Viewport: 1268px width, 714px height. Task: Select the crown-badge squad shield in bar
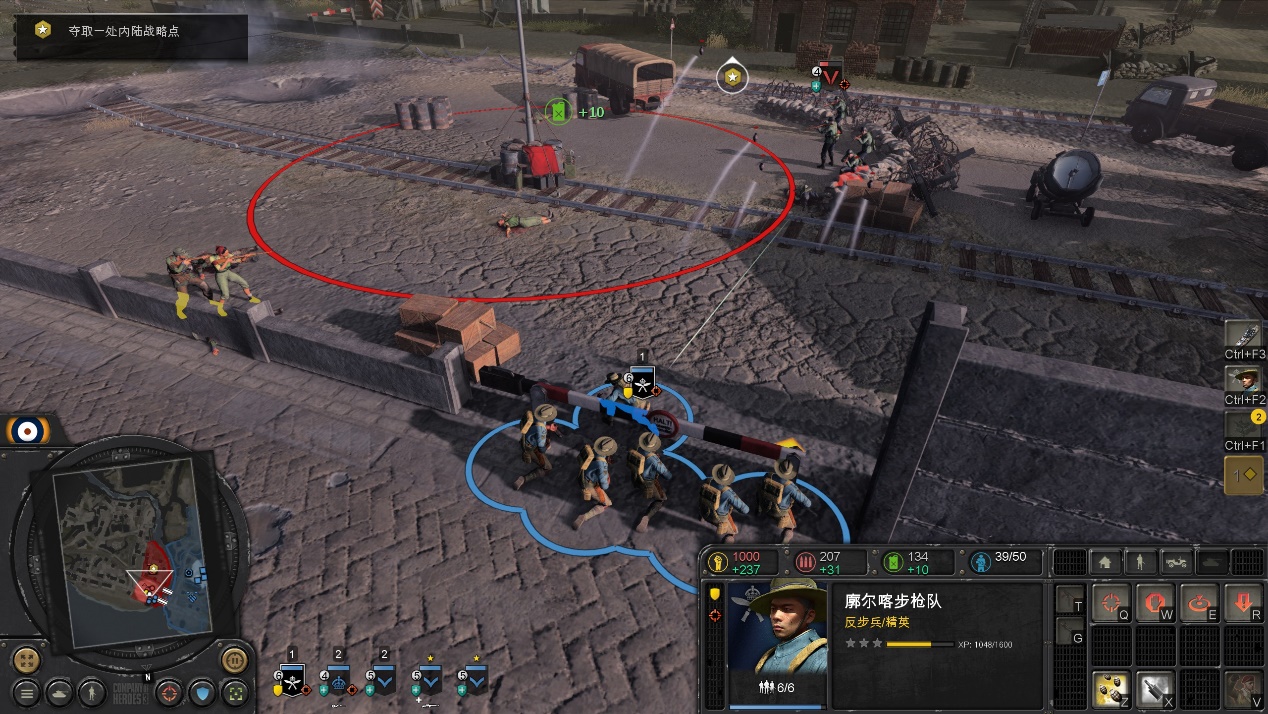(x=338, y=682)
